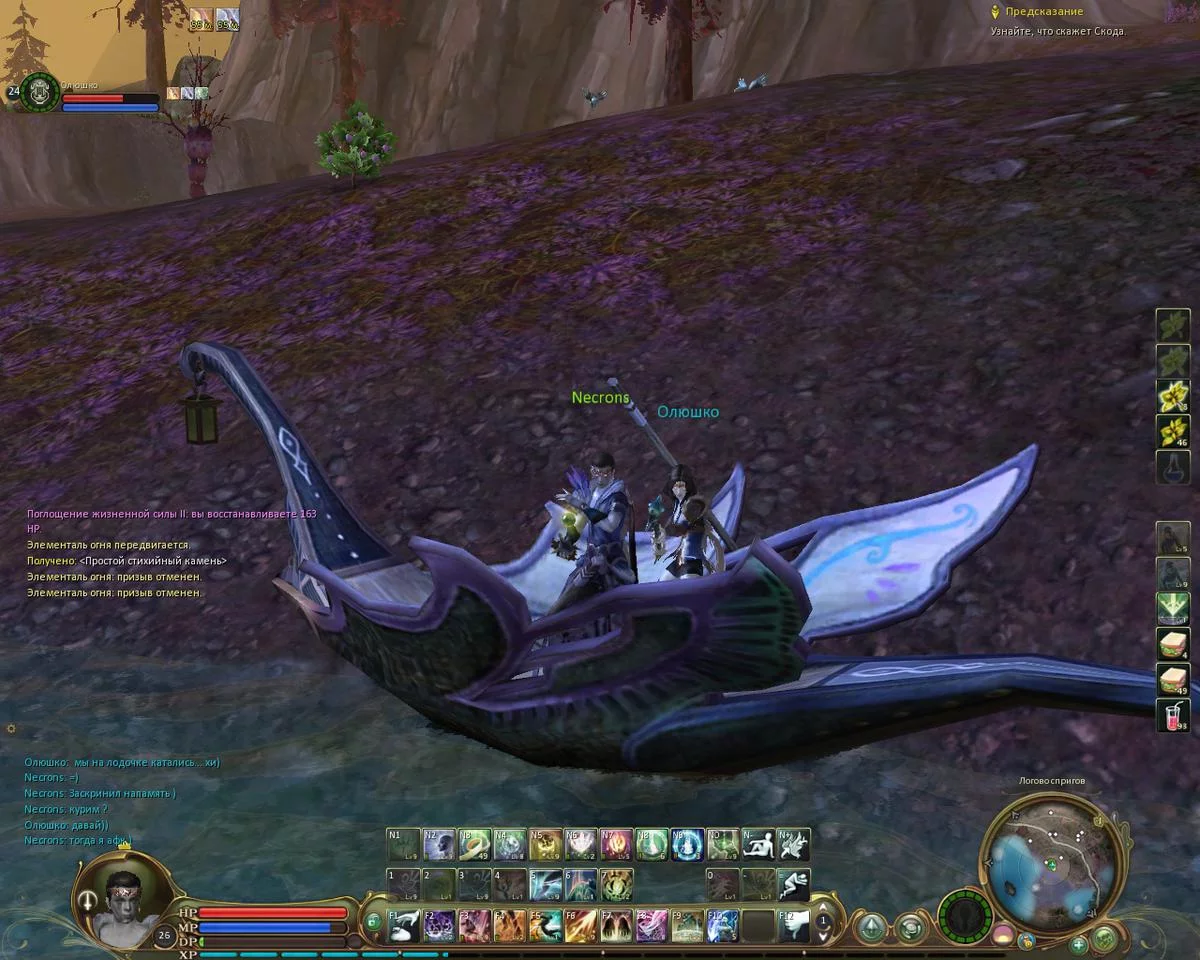Image resolution: width=1200 pixels, height=960 pixels.
Task: Use the golden ring item in N3
Action: tap(475, 844)
